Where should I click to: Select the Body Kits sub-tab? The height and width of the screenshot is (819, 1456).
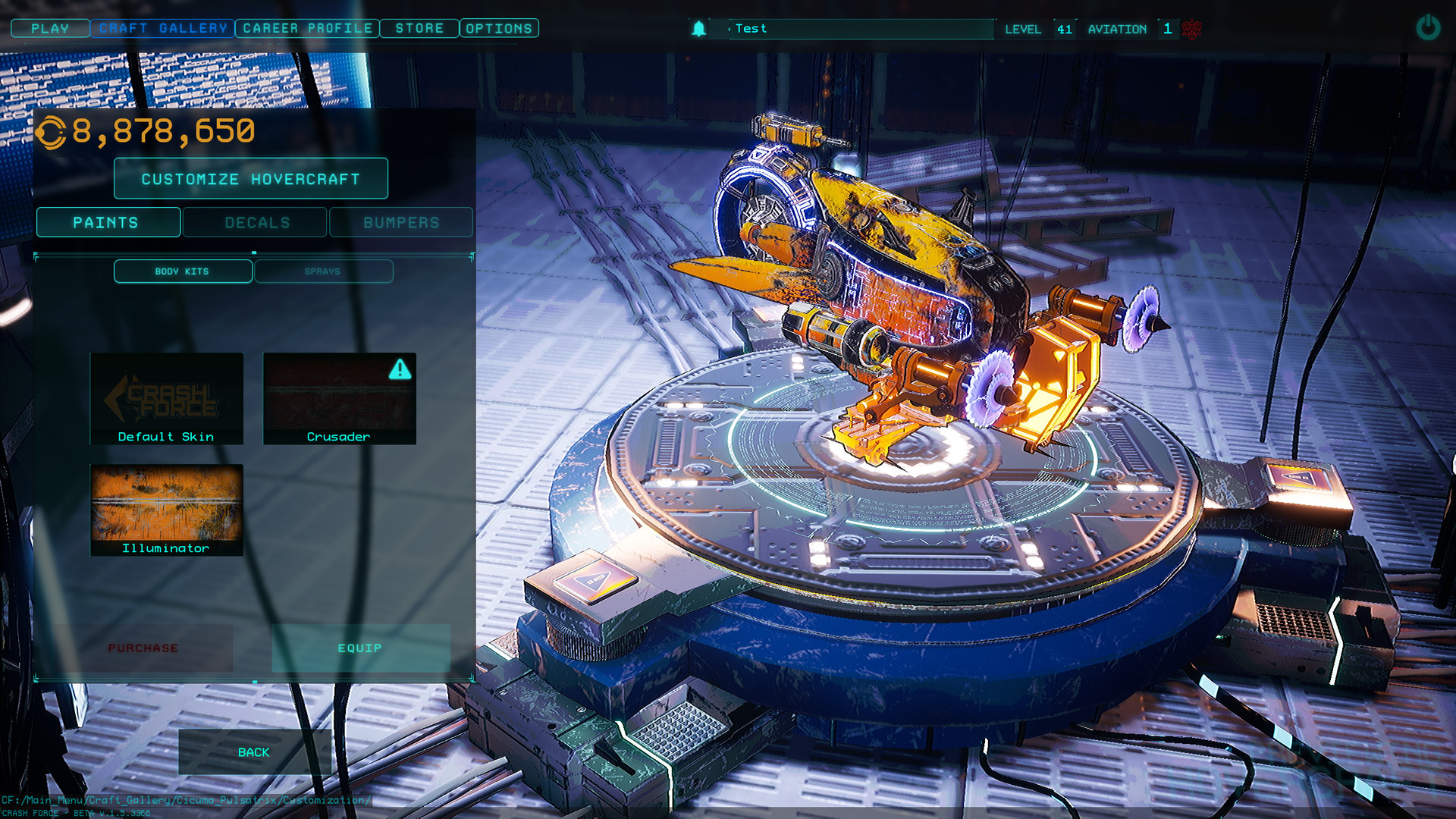coord(183,271)
